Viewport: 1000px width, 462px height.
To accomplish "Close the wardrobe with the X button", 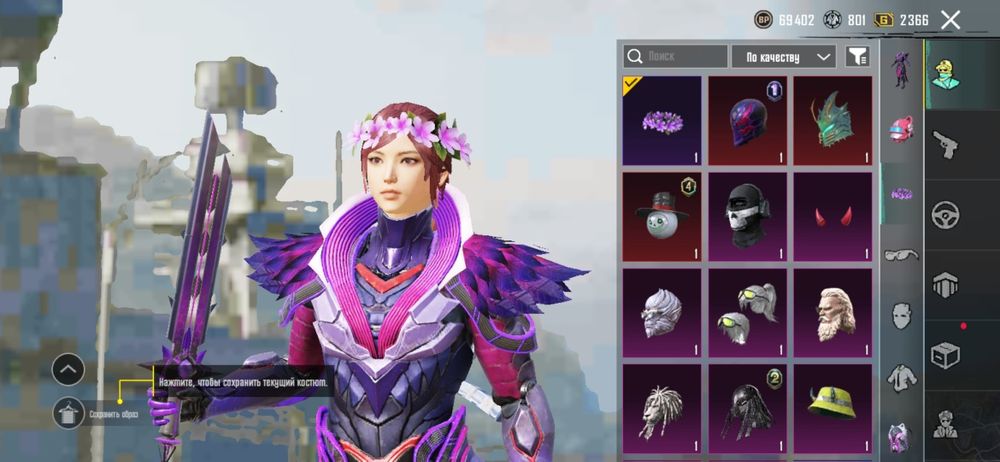I will pyautogui.click(x=951, y=19).
